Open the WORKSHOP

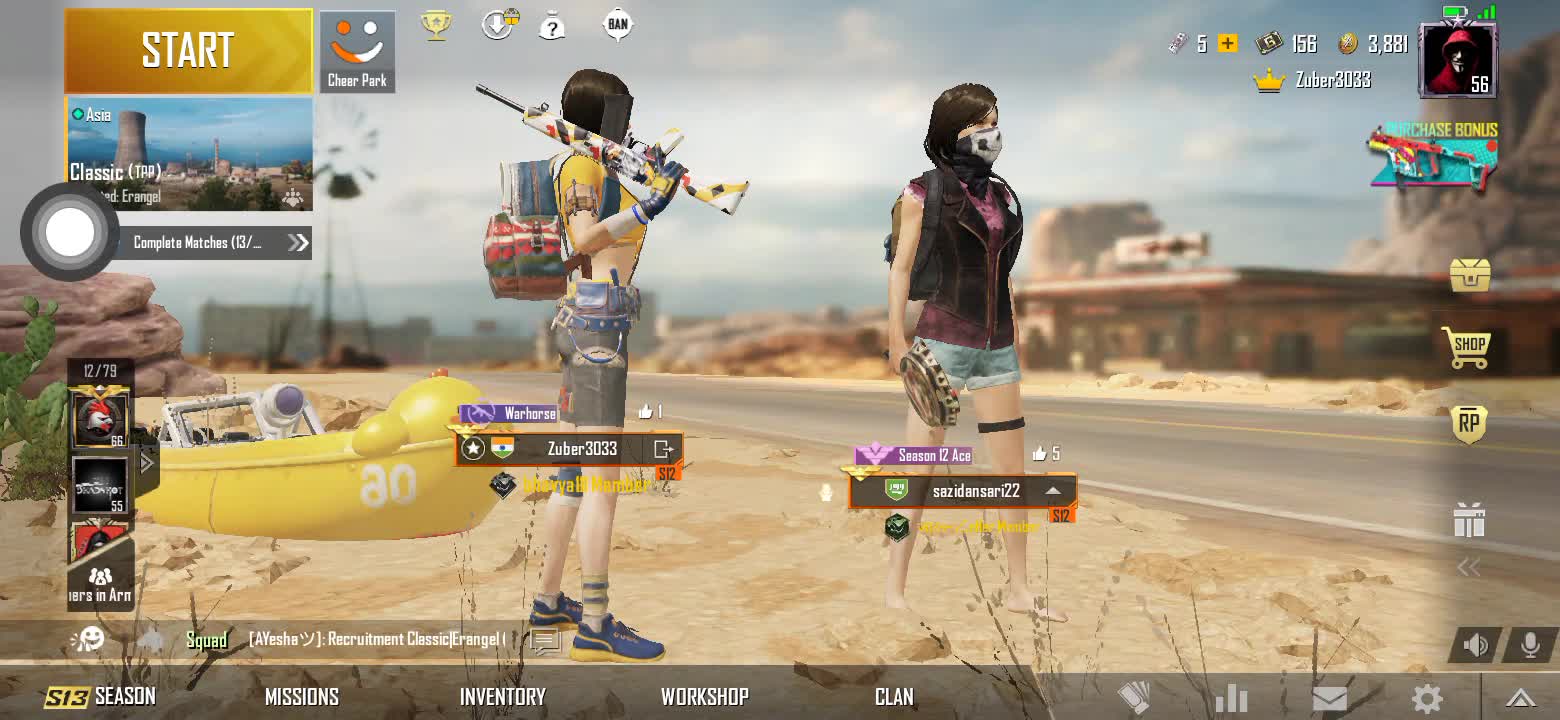coord(704,696)
